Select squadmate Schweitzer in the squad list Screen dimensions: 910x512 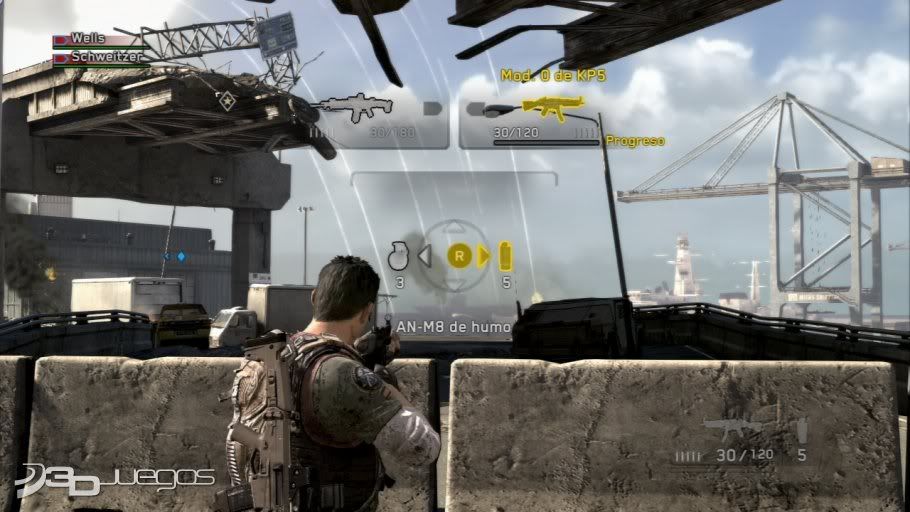coord(99,58)
